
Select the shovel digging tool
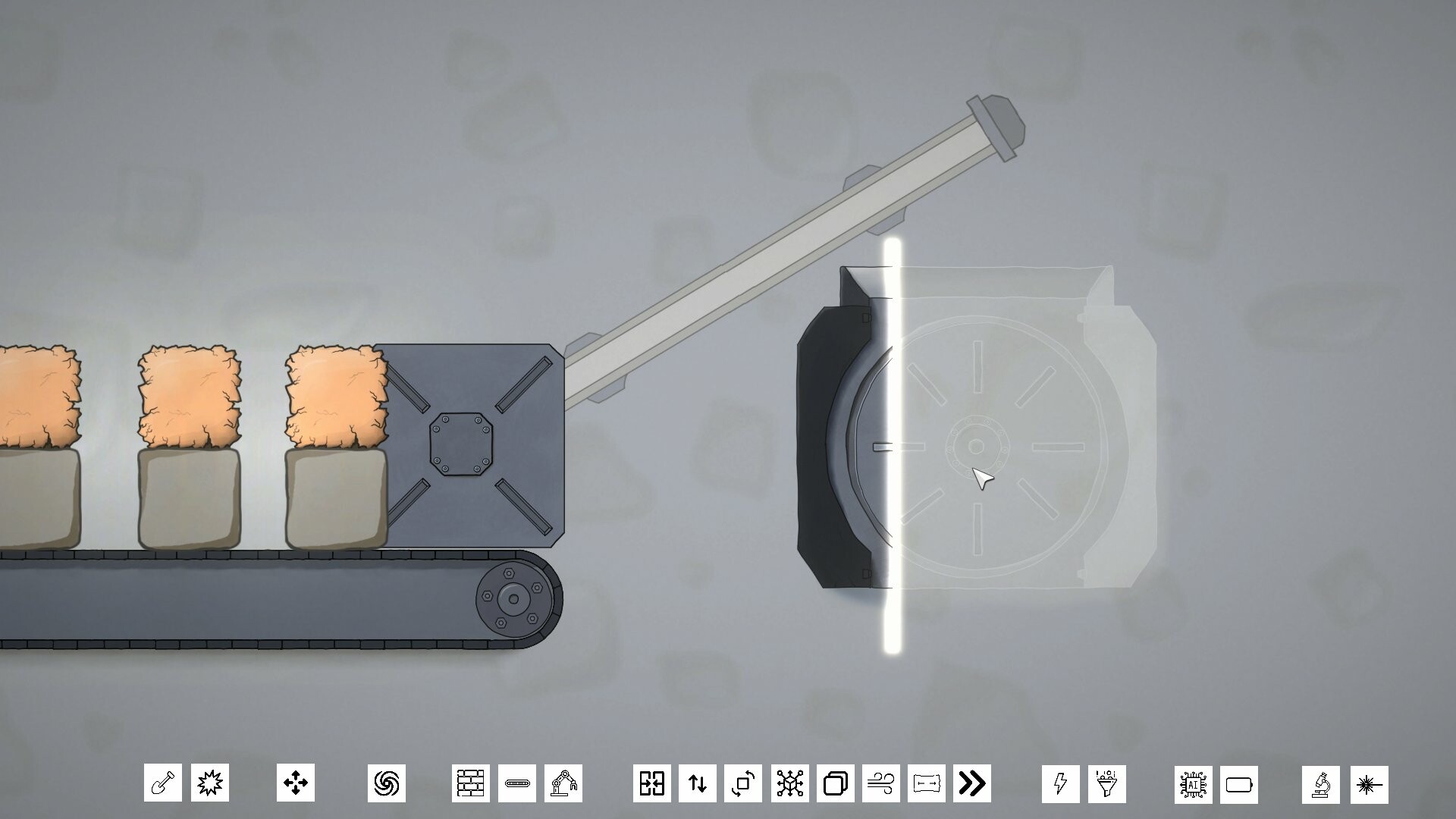point(162,783)
